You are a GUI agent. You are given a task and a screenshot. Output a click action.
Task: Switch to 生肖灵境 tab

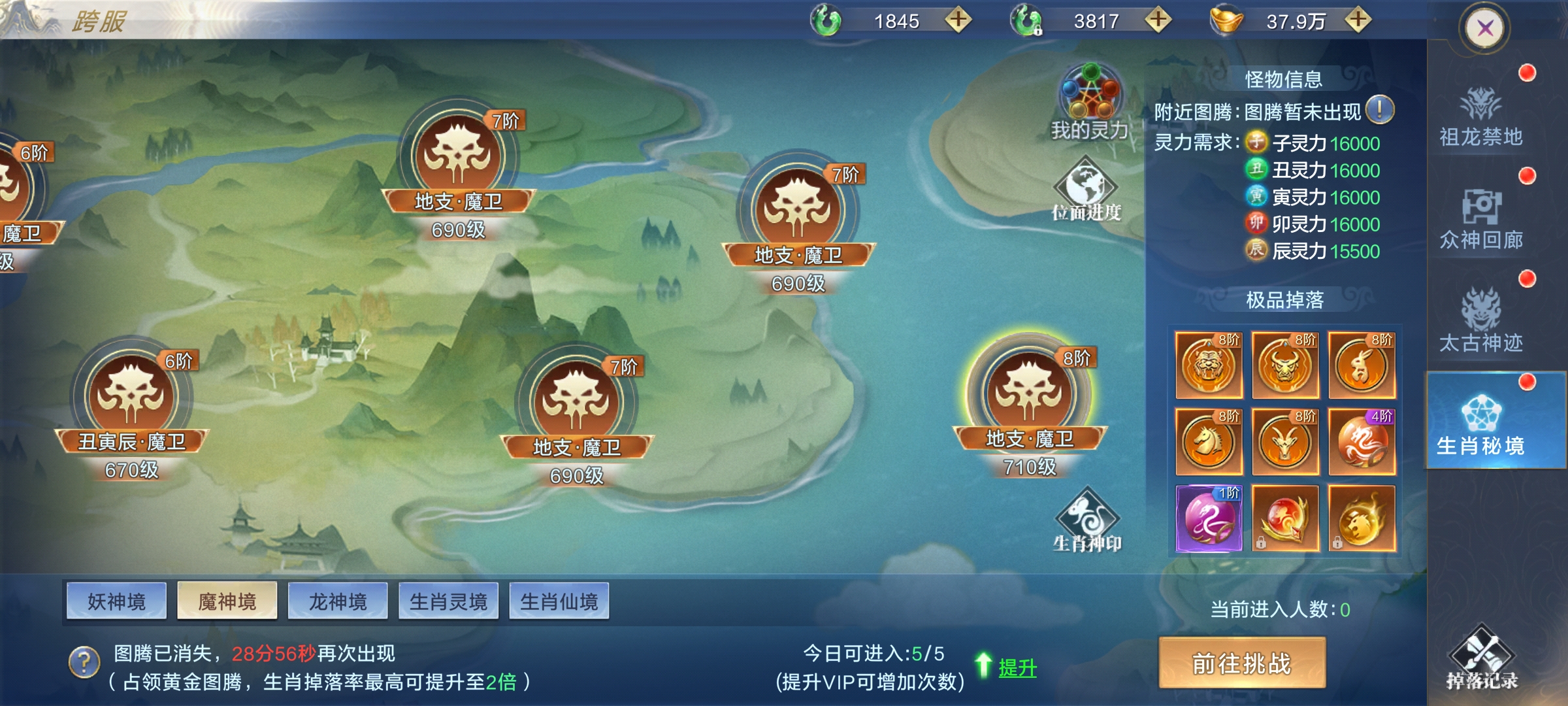448,601
